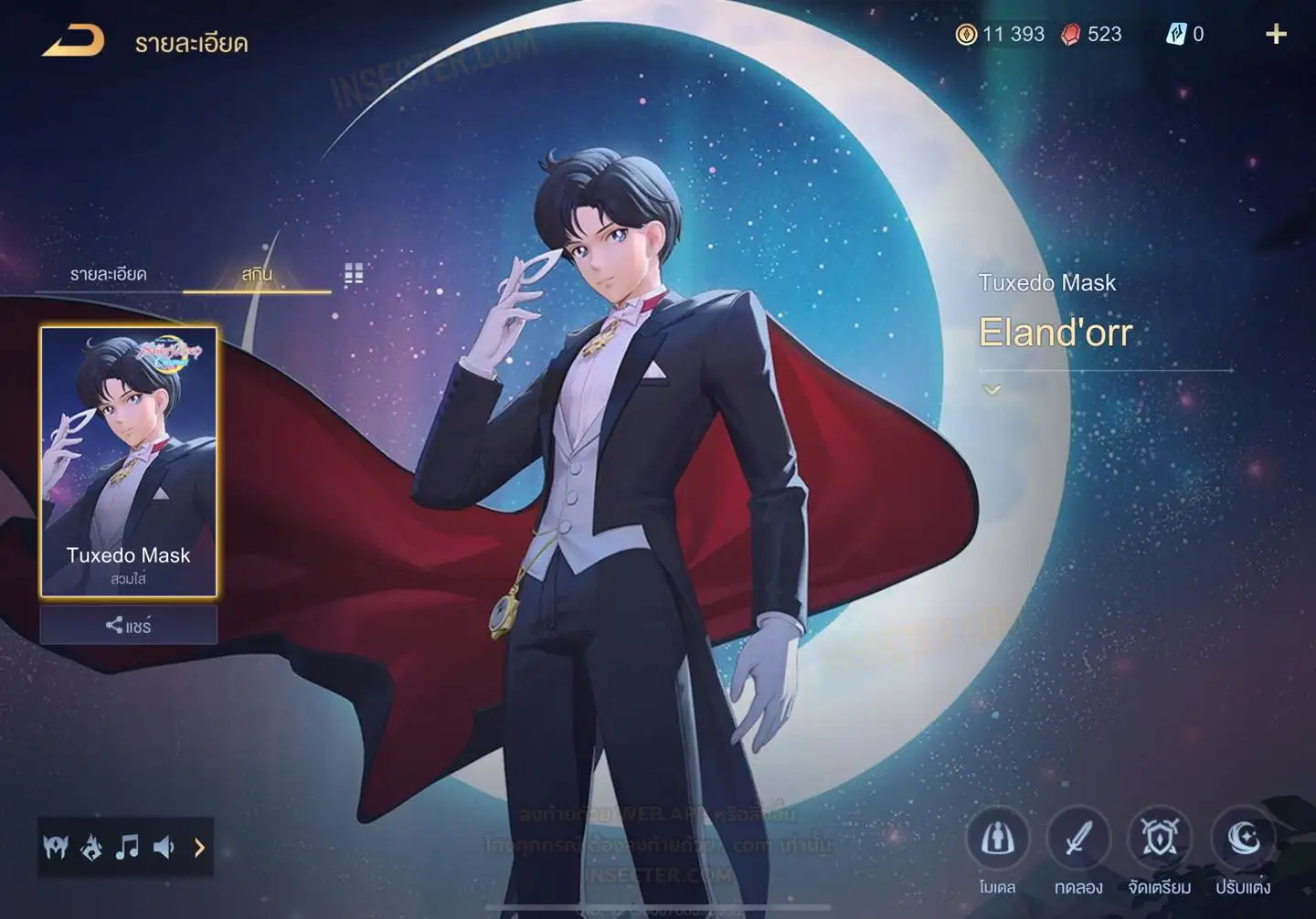Open the grid view of skins
This screenshot has height=919, width=1316.
coord(354,274)
